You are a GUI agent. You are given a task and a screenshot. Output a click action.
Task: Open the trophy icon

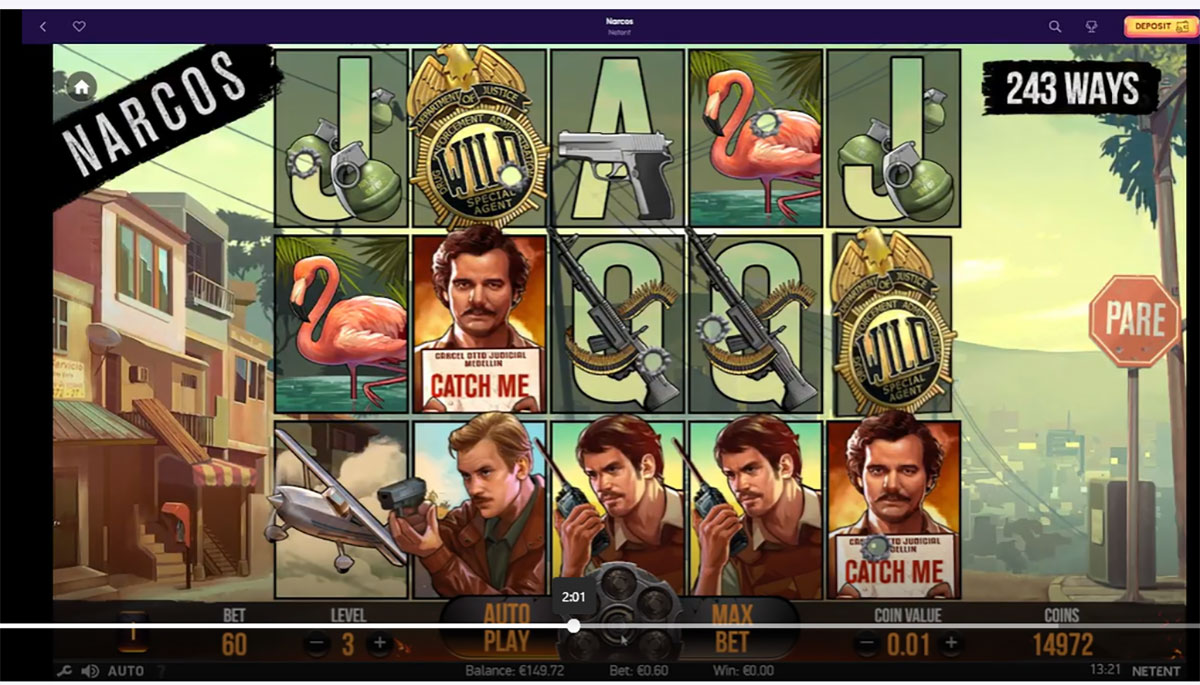1092,27
